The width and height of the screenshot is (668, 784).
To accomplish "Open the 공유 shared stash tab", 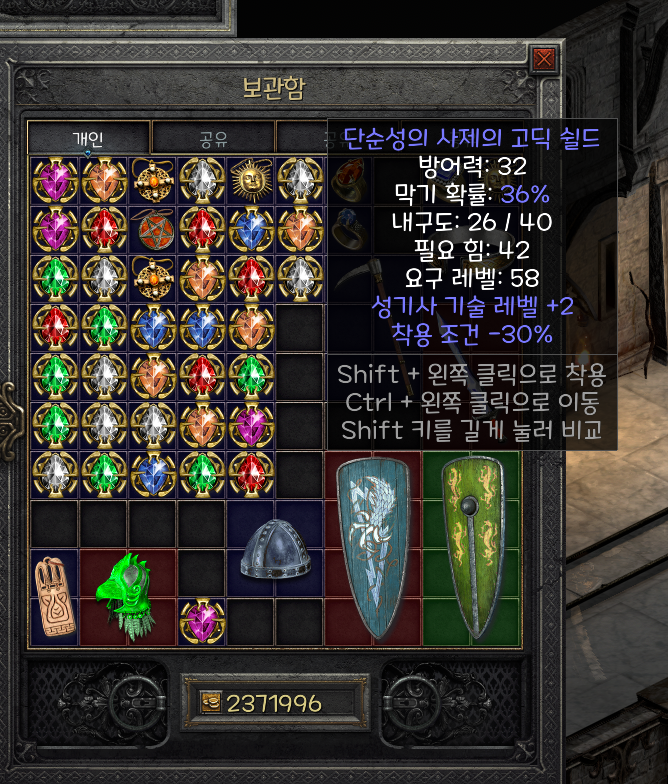I will pos(212,137).
